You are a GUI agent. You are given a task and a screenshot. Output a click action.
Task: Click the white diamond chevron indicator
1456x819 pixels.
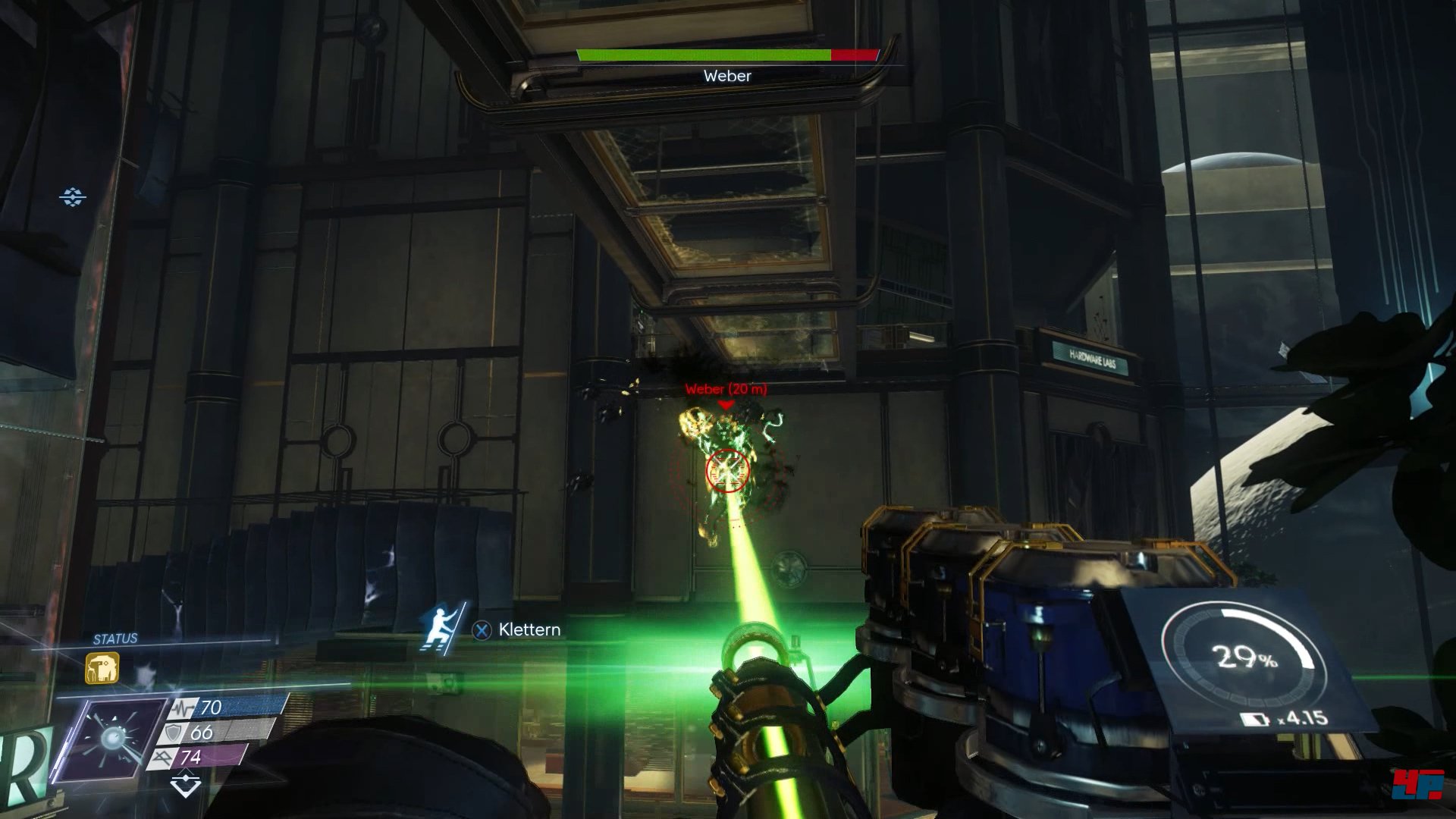(x=185, y=785)
